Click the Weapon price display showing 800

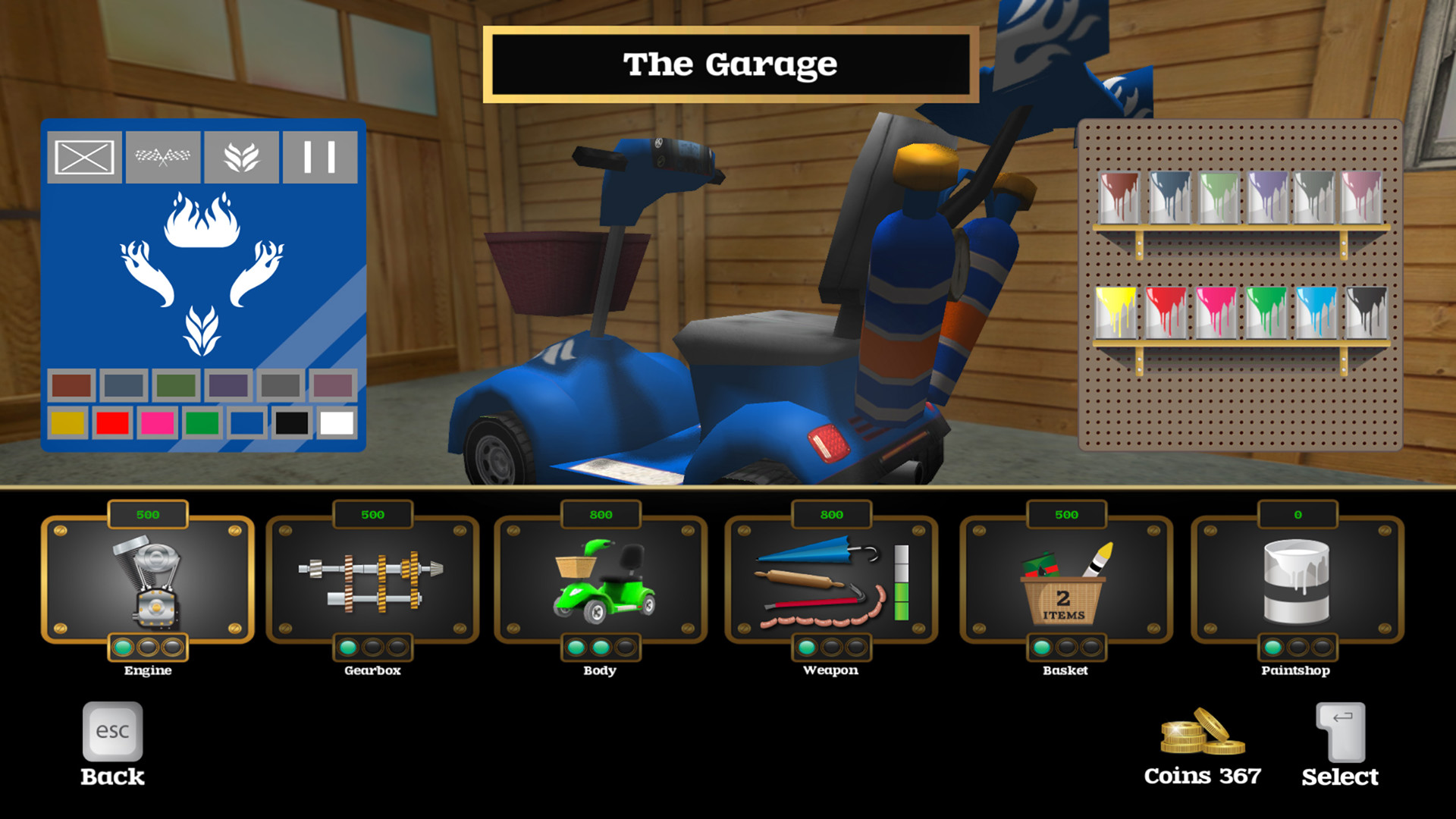click(x=830, y=514)
